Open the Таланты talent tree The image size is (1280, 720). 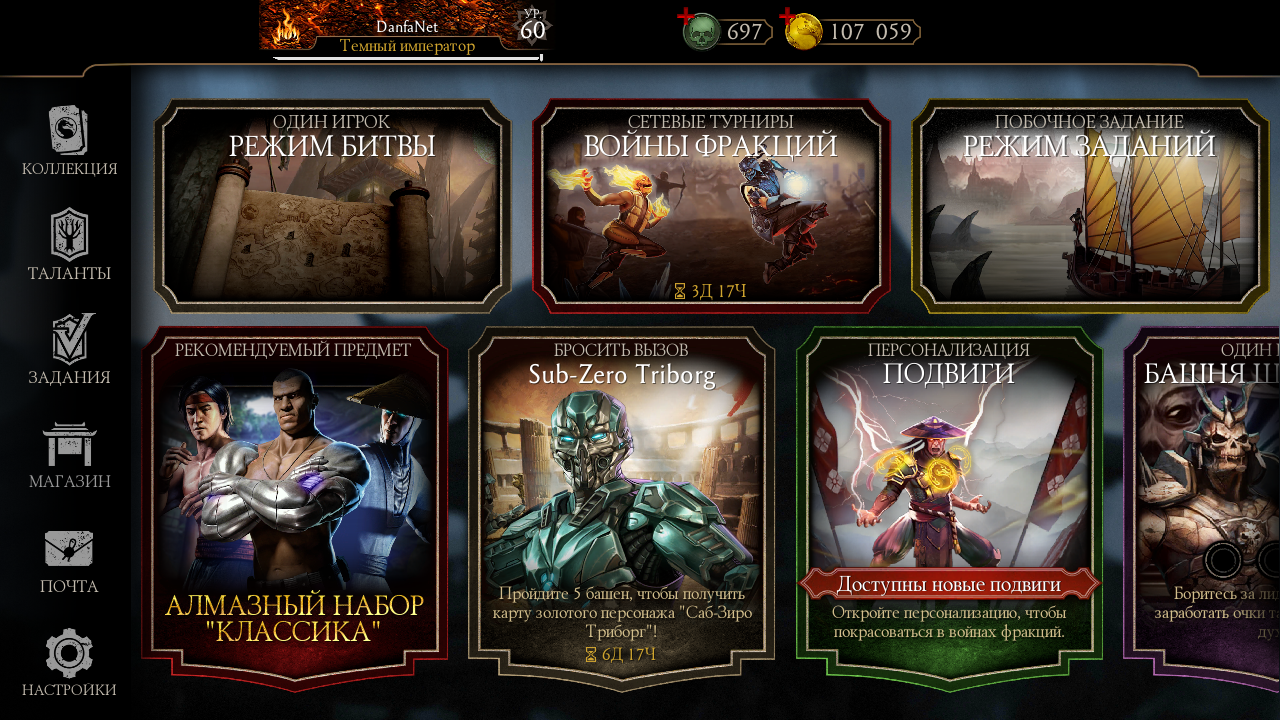(69, 245)
